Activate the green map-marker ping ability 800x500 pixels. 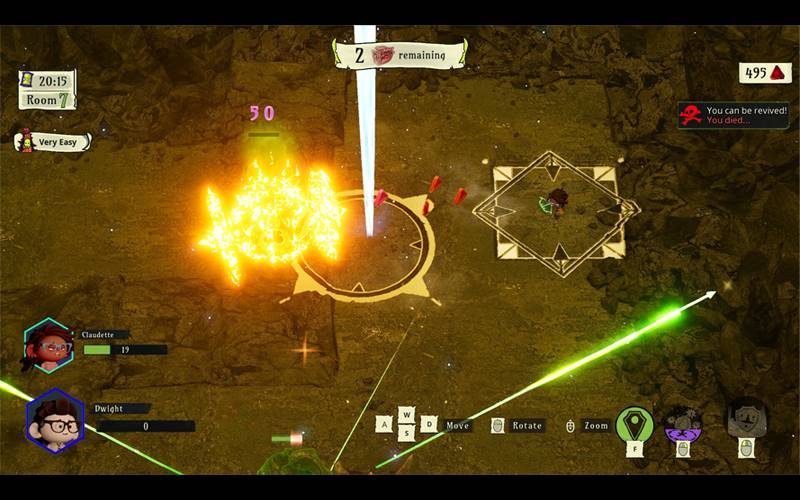pos(634,424)
